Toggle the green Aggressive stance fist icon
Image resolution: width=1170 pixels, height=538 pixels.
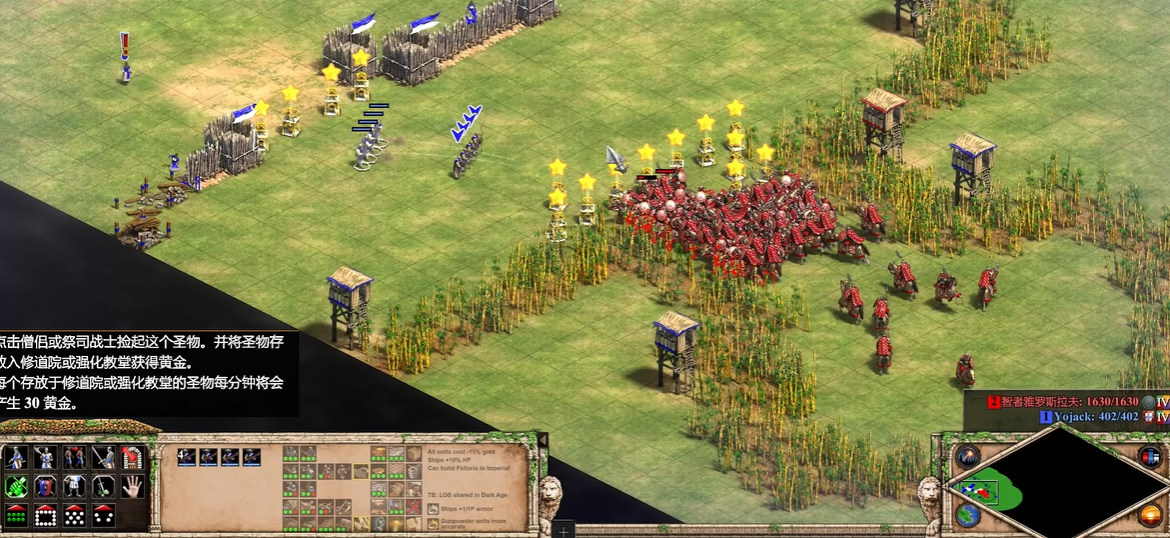coord(15,487)
